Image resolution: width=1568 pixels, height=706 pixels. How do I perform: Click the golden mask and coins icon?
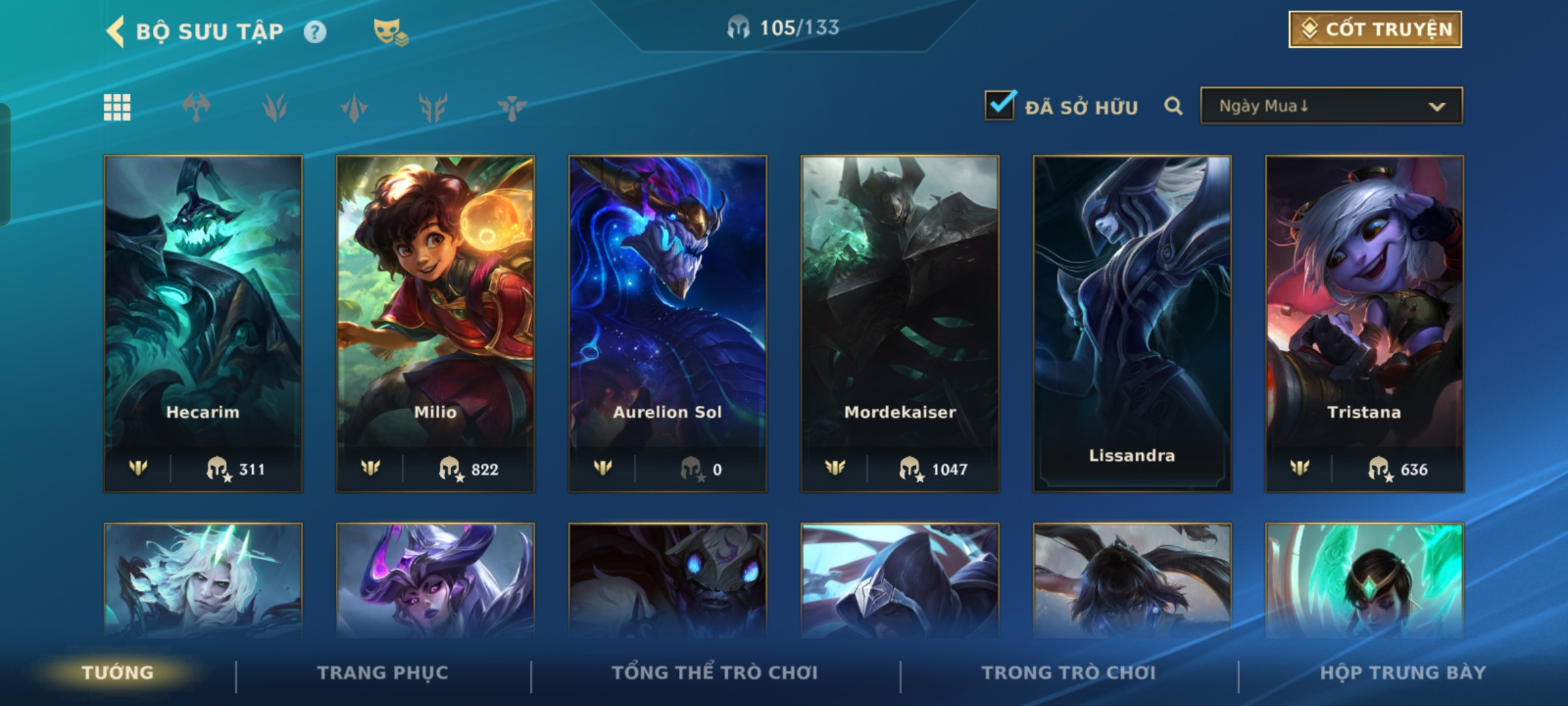click(x=390, y=32)
